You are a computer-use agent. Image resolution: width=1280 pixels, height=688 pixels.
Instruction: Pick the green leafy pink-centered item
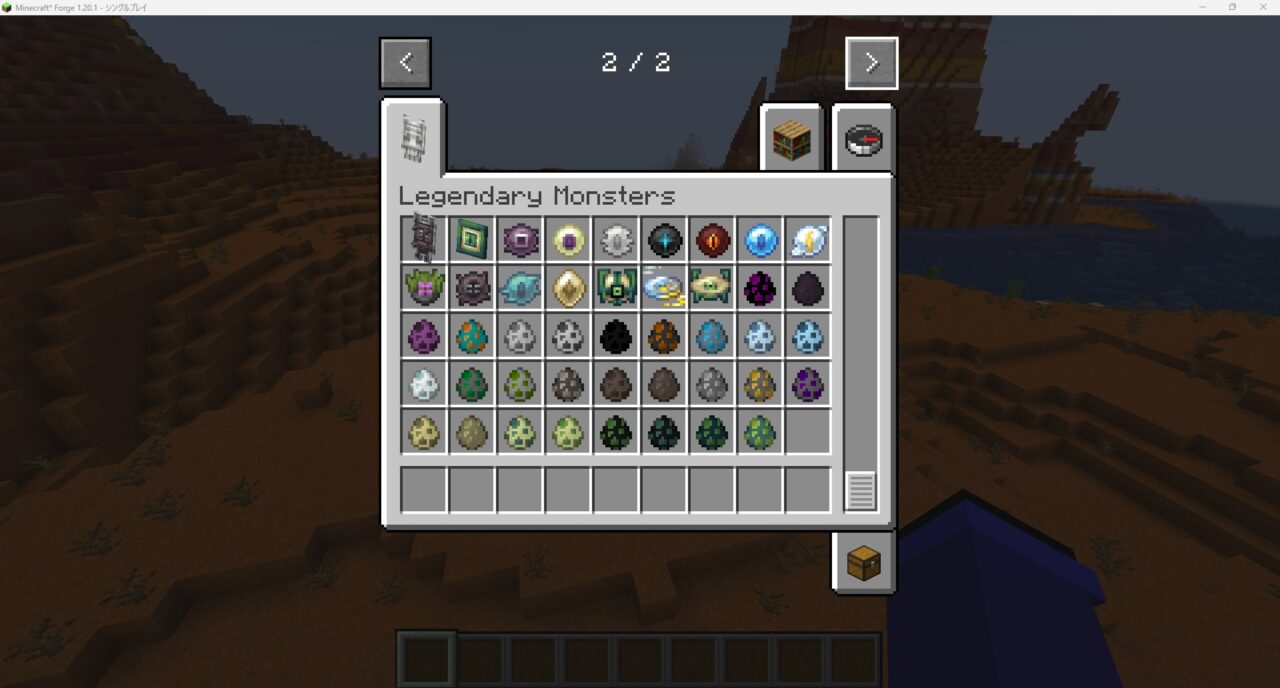pyautogui.click(x=424, y=288)
